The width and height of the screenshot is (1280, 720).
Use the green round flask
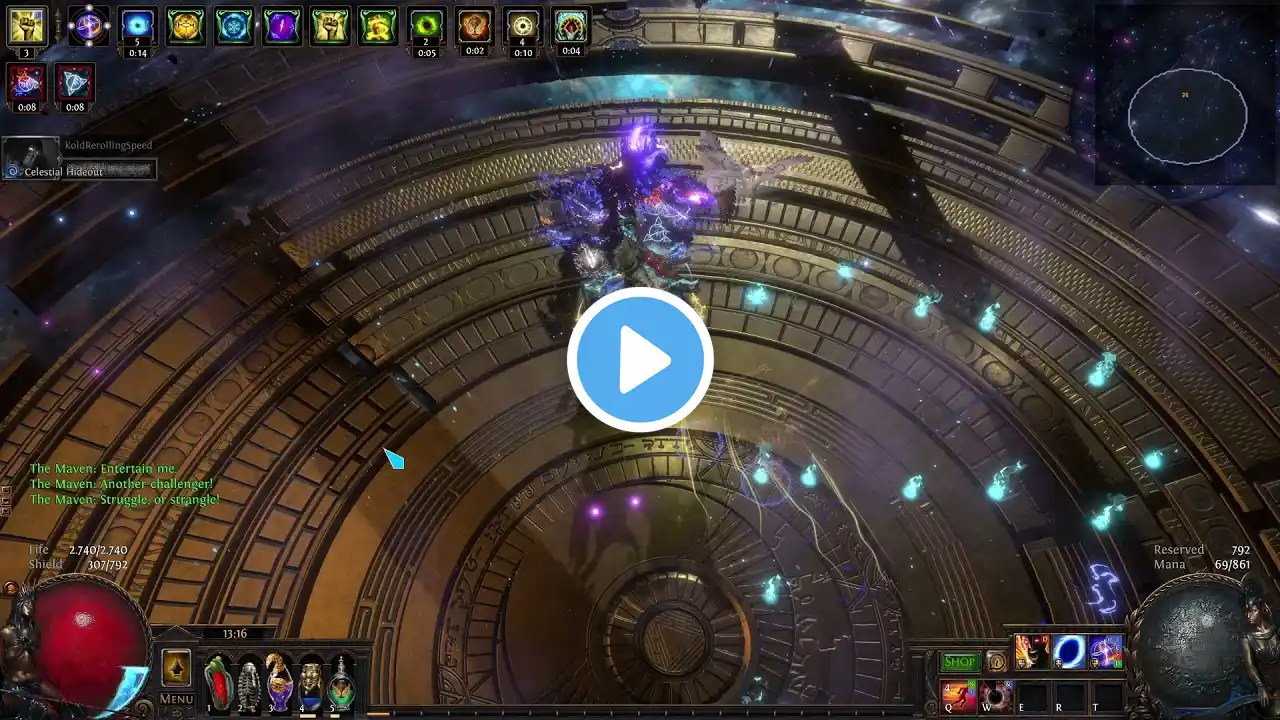tap(342, 683)
